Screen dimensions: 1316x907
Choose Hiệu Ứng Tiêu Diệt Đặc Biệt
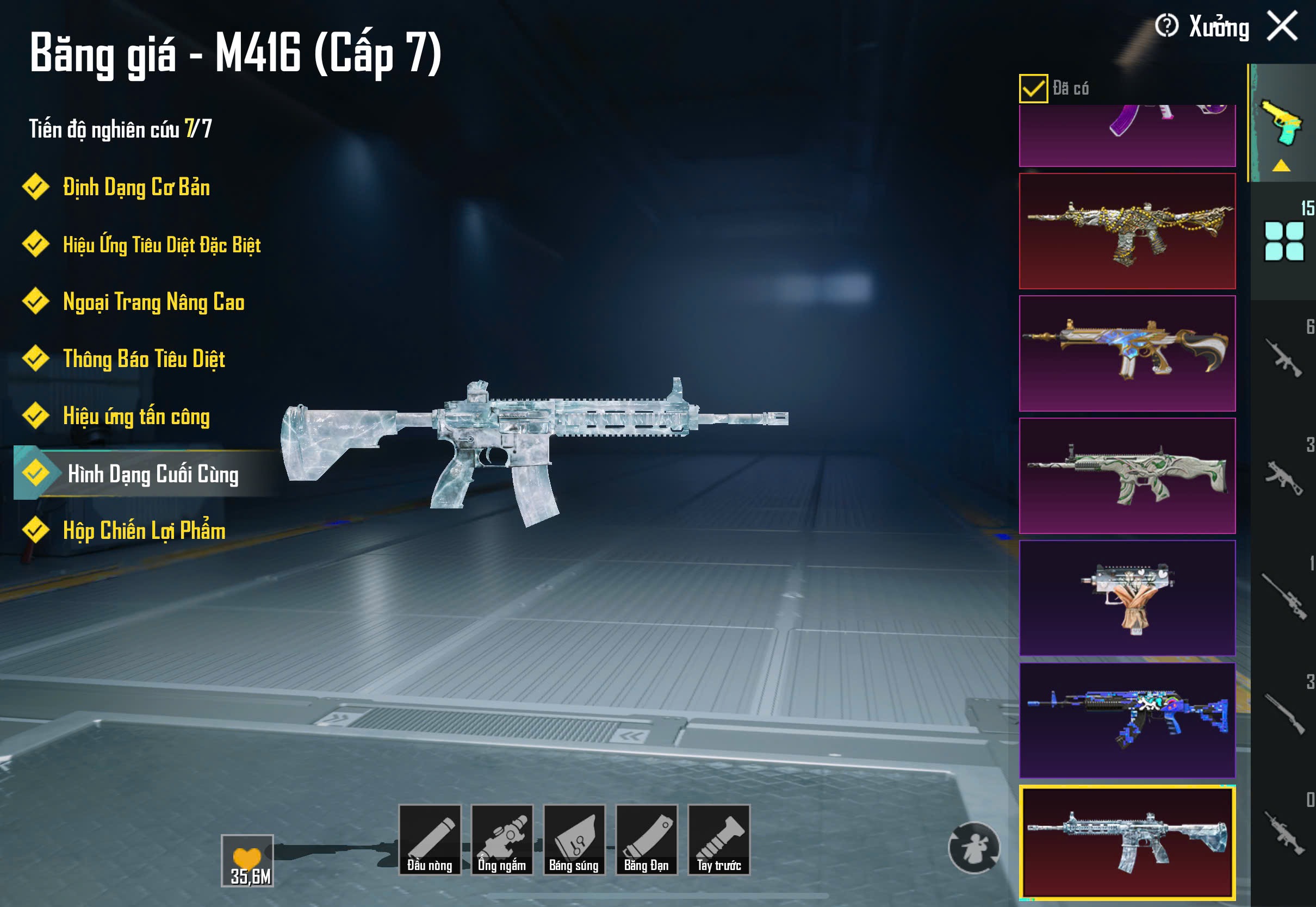pos(162,245)
